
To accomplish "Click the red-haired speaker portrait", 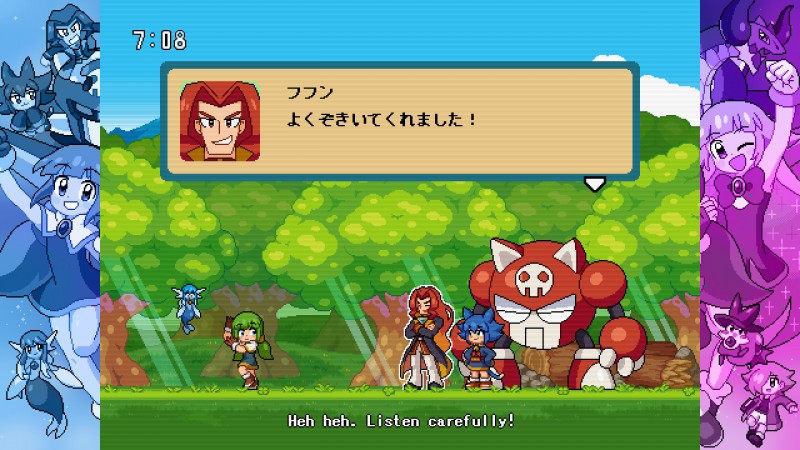I will [220, 121].
